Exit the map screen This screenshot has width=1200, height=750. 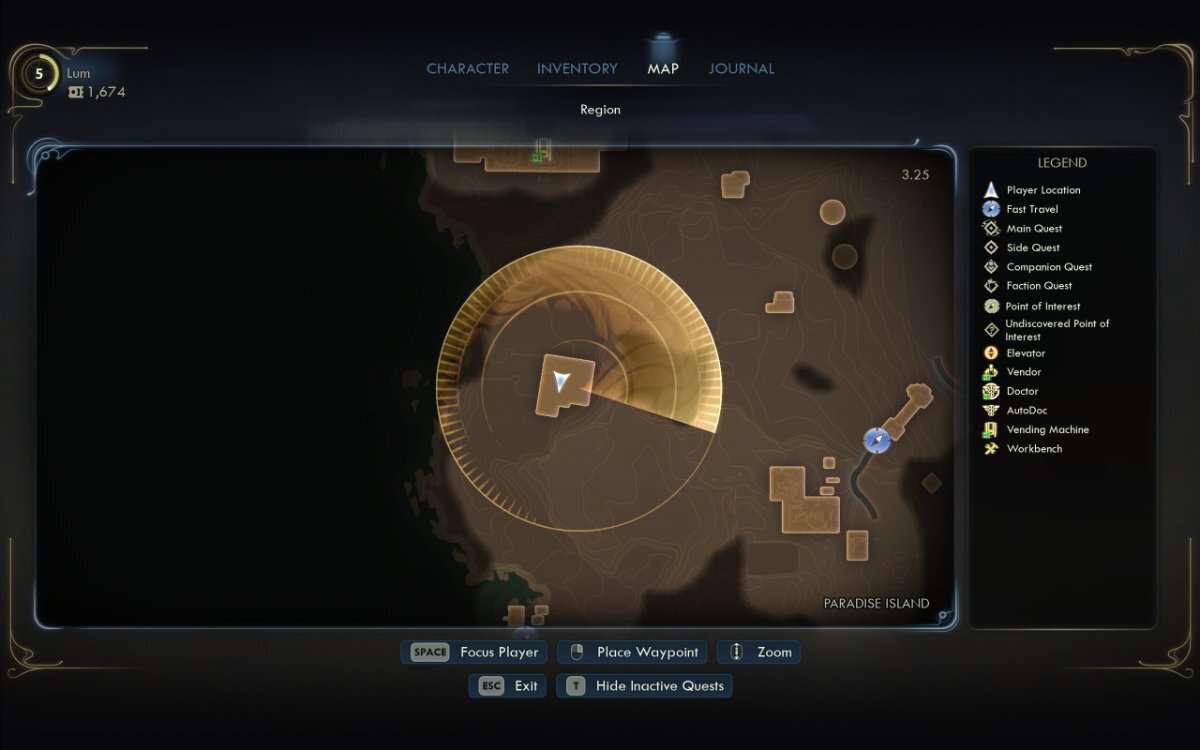[508, 686]
